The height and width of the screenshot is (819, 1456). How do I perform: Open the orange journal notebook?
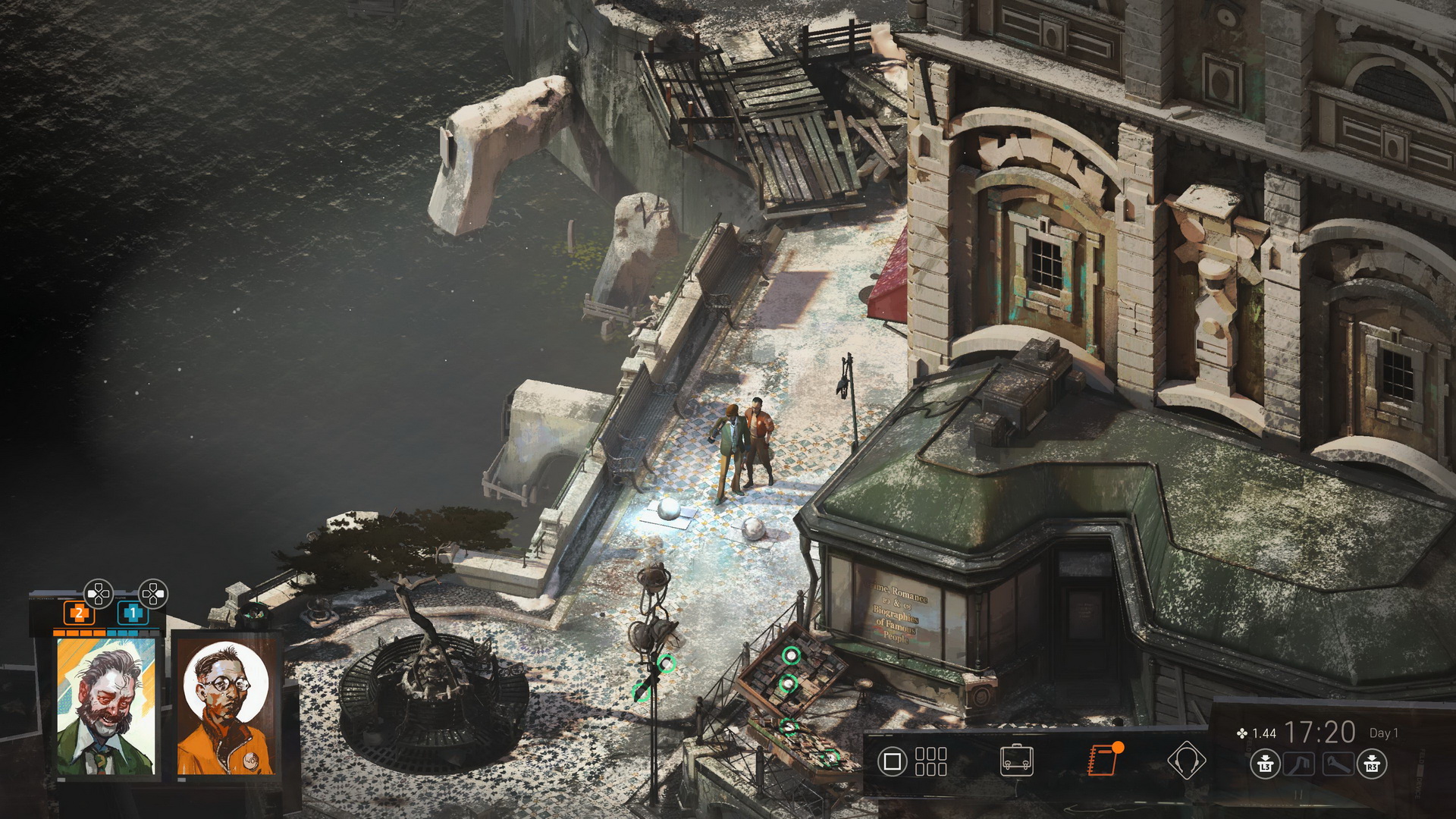[x=1103, y=761]
